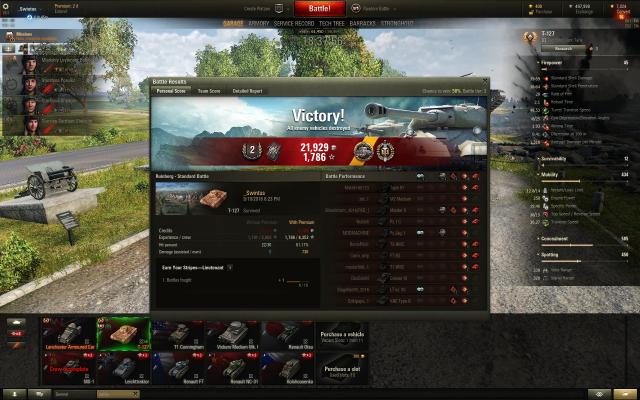640x400 pixels.
Task: Open the Create Platoon option
Action: [256, 7]
